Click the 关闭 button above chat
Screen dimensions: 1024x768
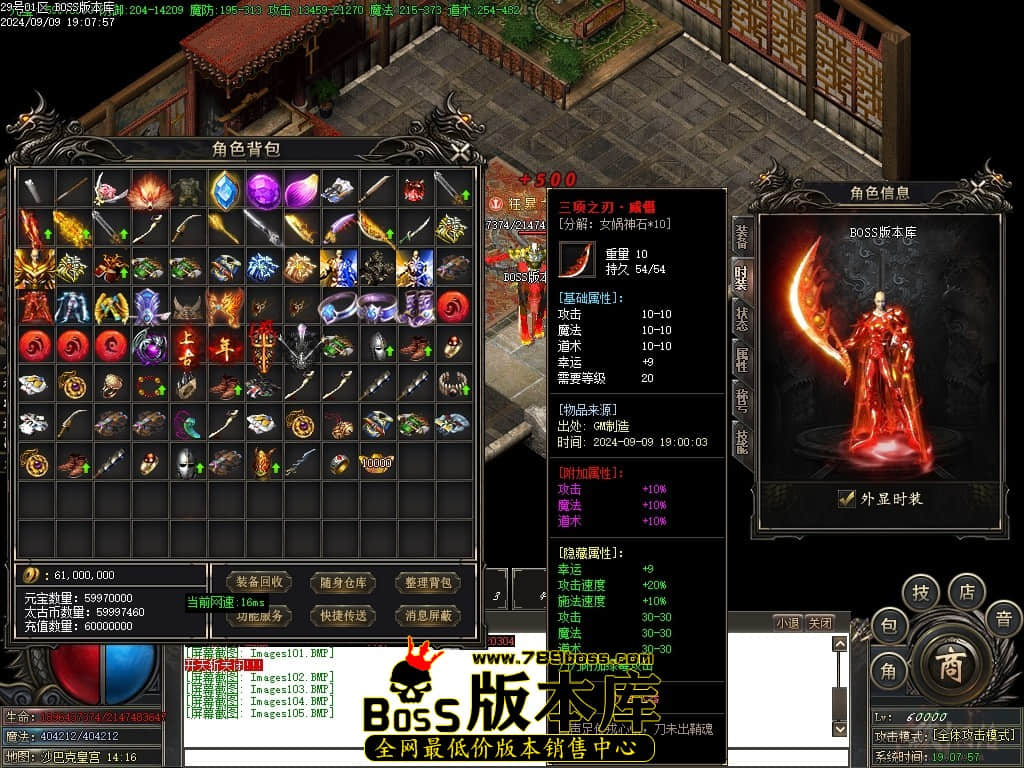pyautogui.click(x=820, y=622)
